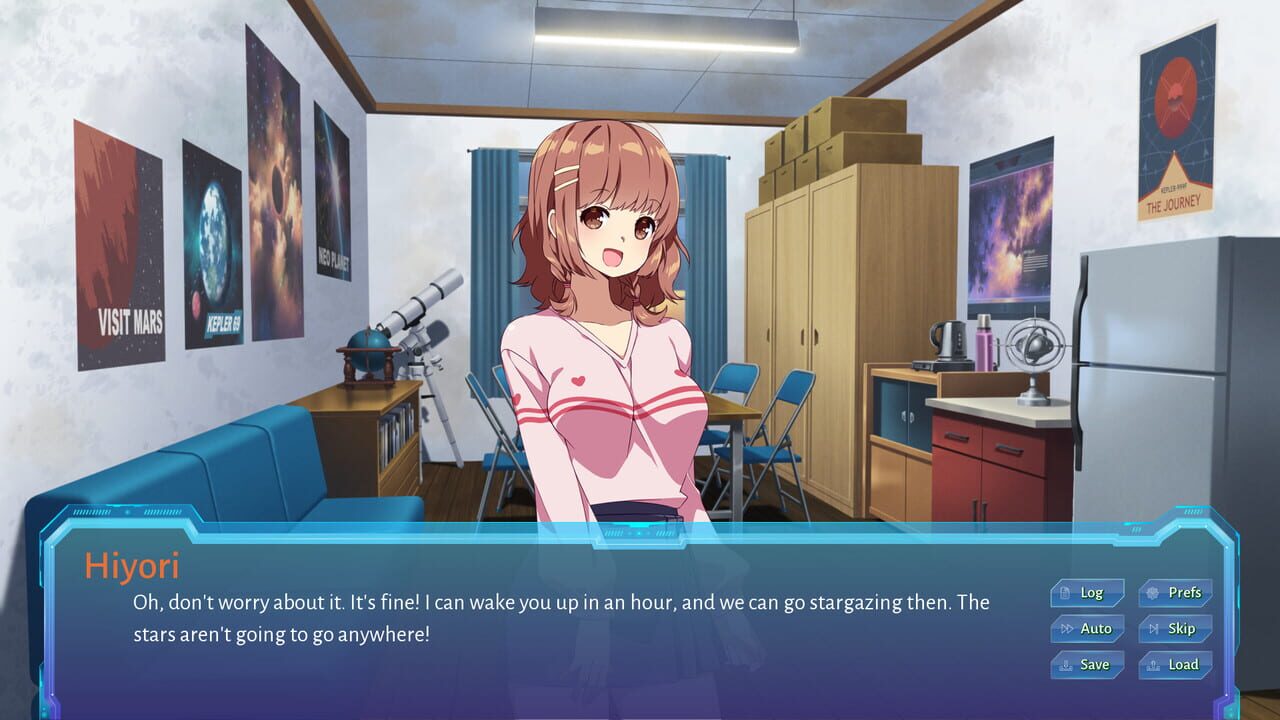
Task: Click the fast-forward icon on the Auto button
Action: point(1068,629)
